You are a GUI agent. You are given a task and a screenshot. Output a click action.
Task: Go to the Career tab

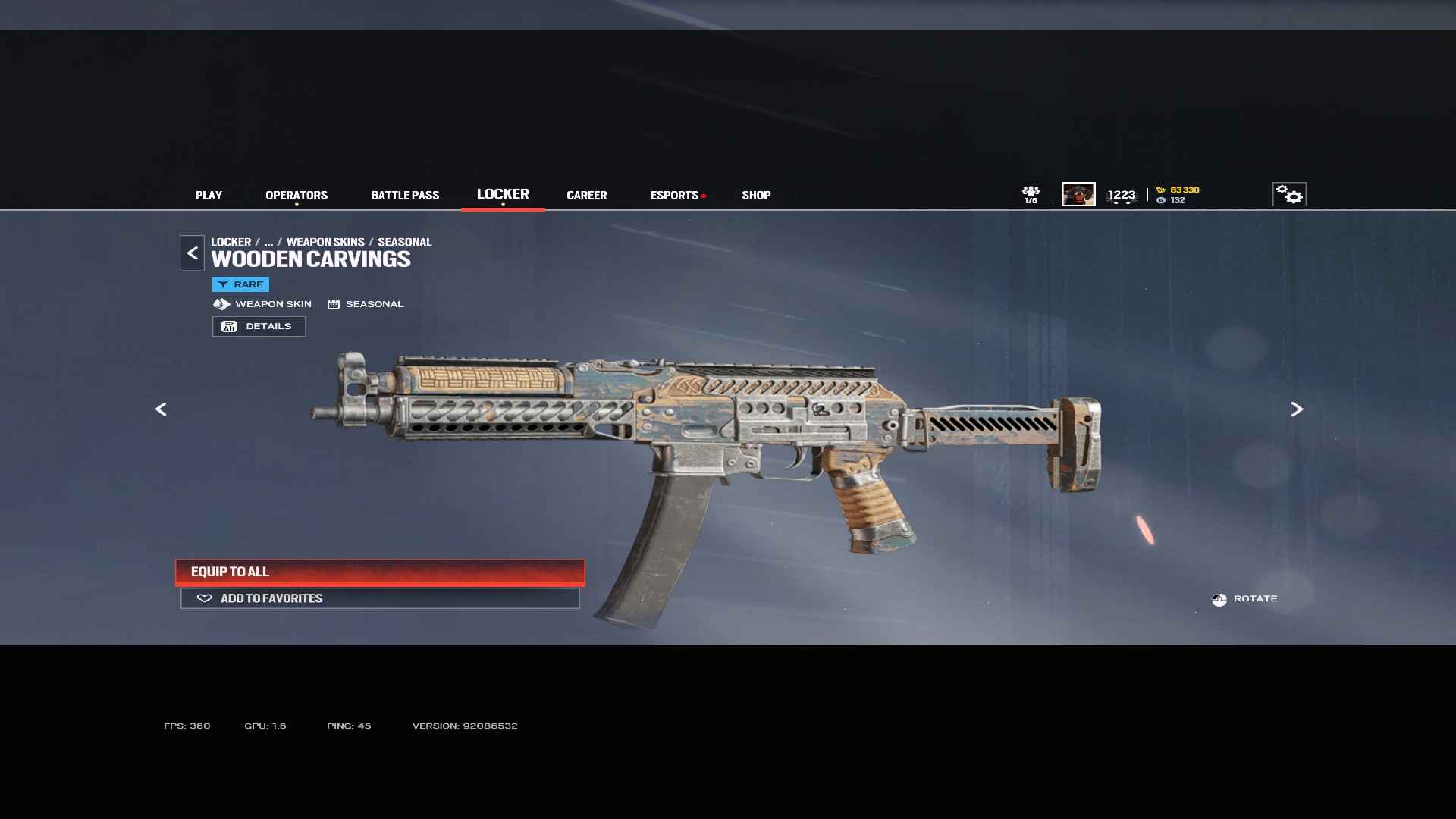[586, 195]
